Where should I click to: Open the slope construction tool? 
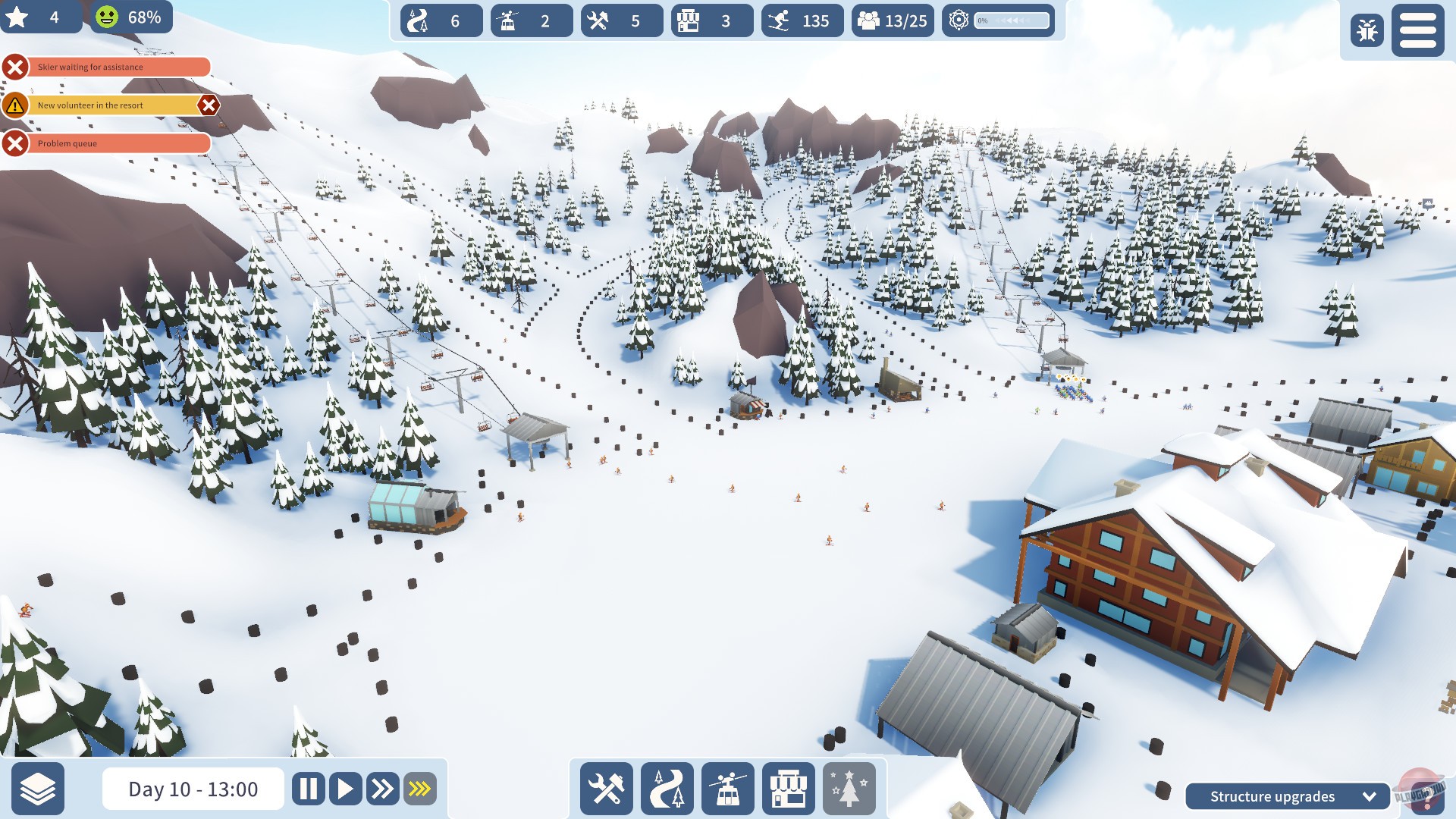pyautogui.click(x=666, y=789)
